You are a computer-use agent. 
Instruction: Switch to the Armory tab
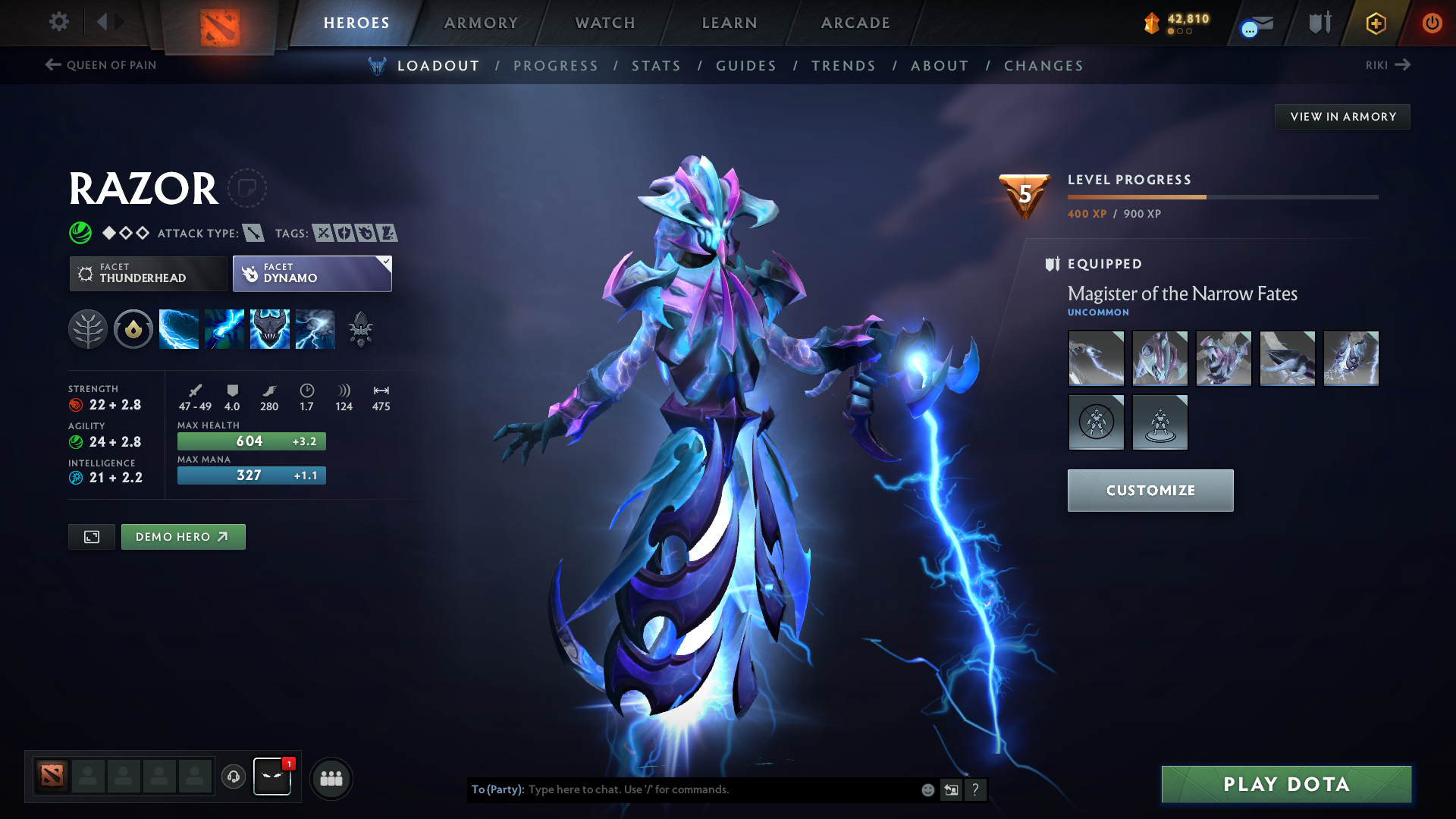[x=481, y=23]
